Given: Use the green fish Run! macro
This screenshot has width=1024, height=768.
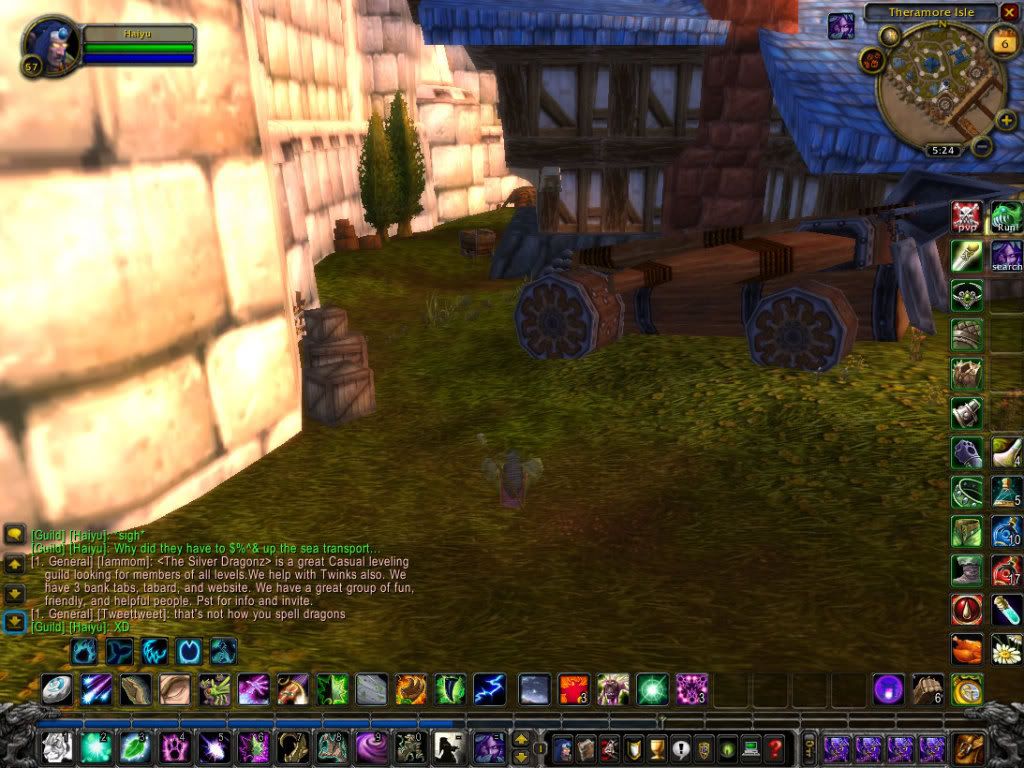Looking at the screenshot, I should click(1006, 215).
